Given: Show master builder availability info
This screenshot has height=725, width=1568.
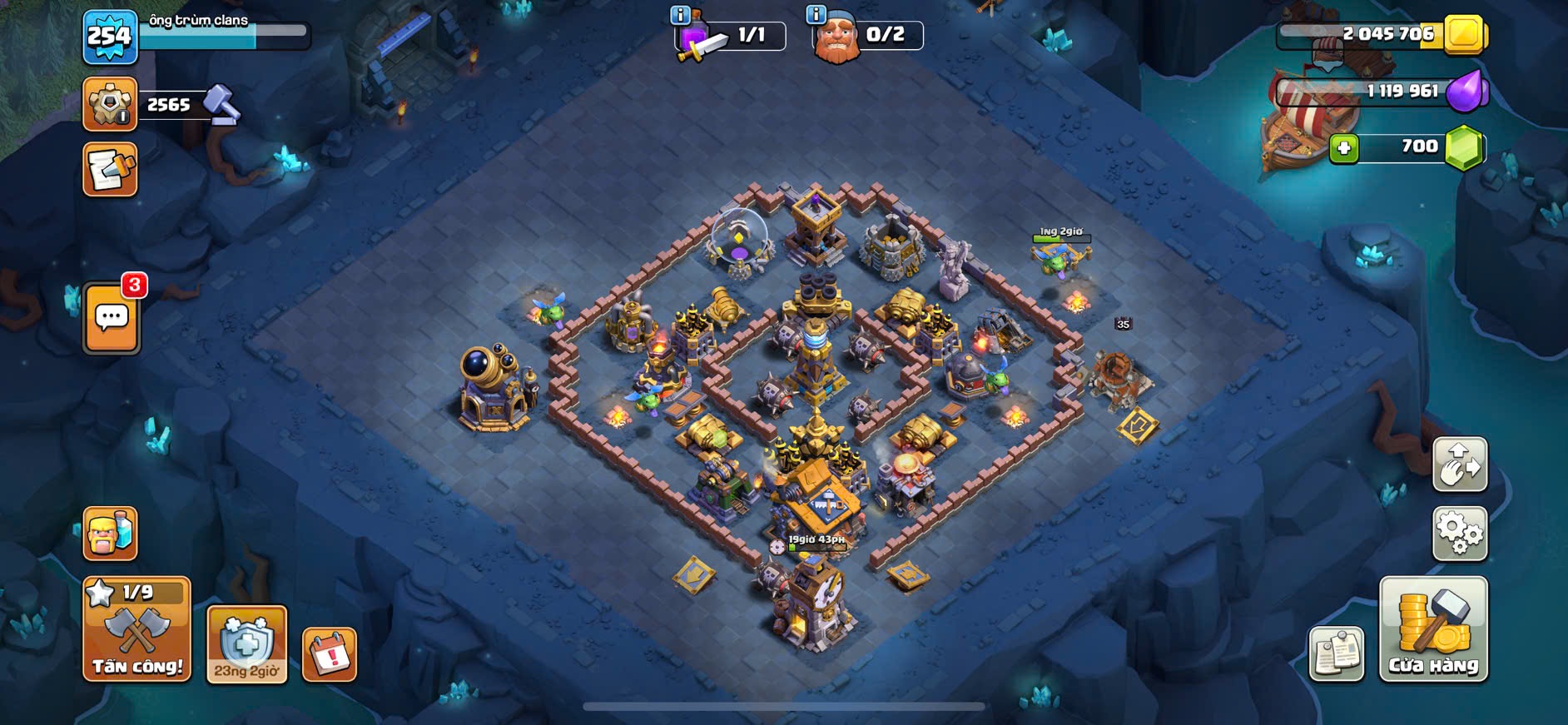Looking at the screenshot, I should click(x=816, y=15).
